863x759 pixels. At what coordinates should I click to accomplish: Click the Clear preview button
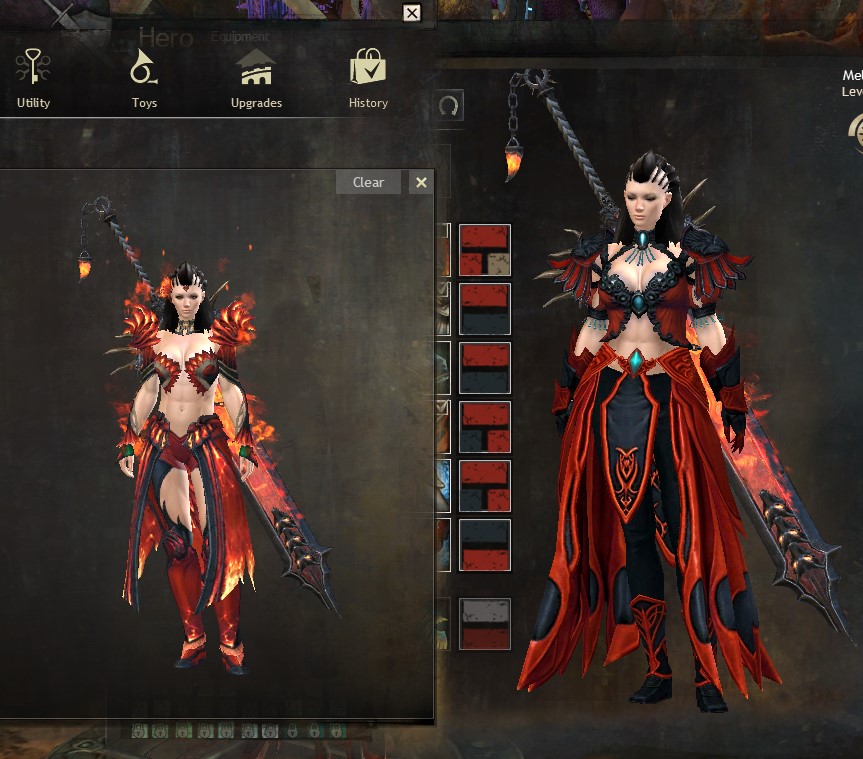tap(368, 182)
